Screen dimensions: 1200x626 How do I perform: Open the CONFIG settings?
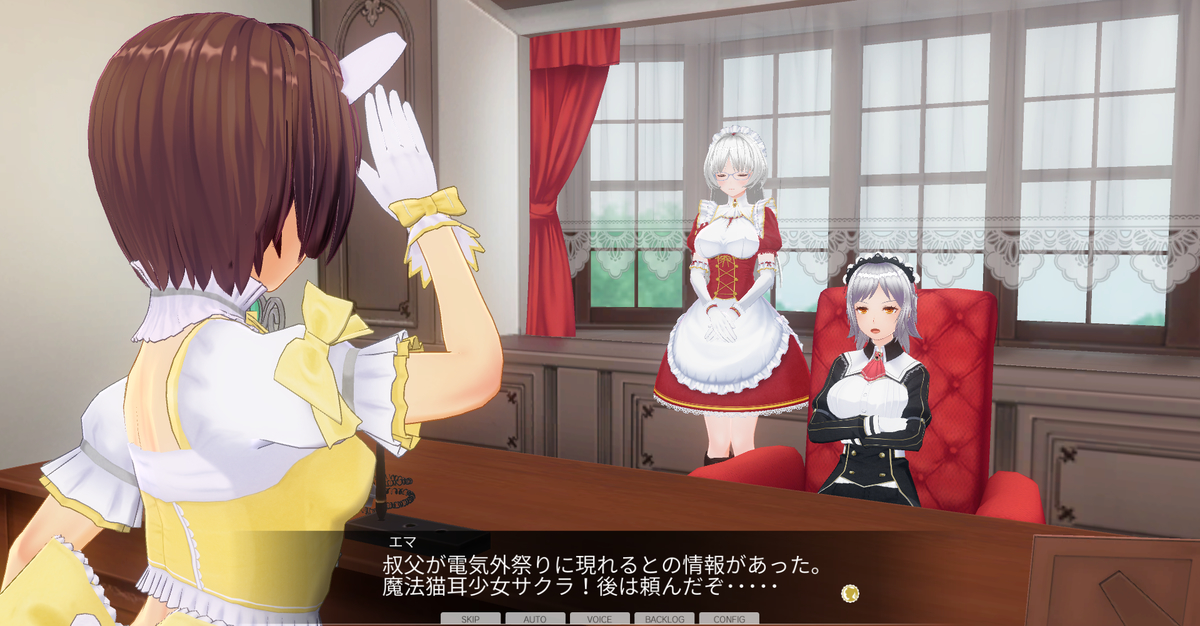(x=729, y=619)
